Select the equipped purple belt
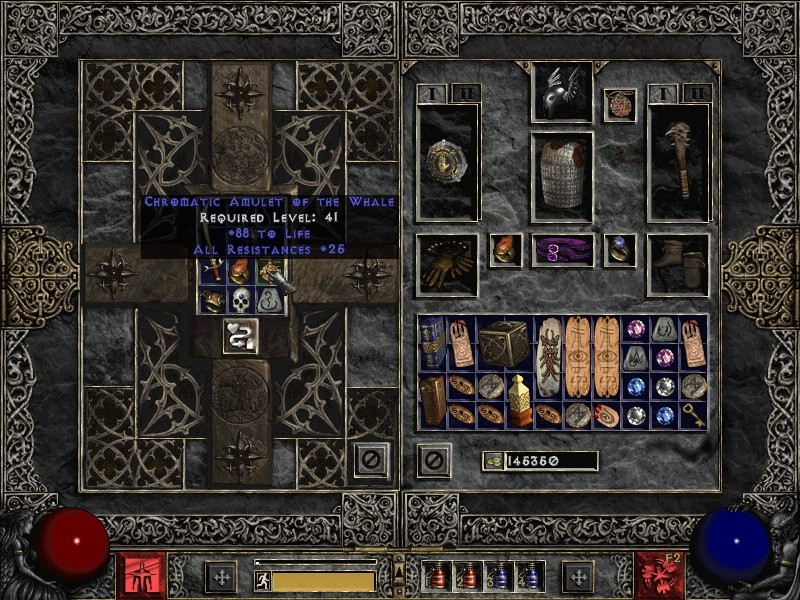The height and width of the screenshot is (600, 800). point(560,251)
